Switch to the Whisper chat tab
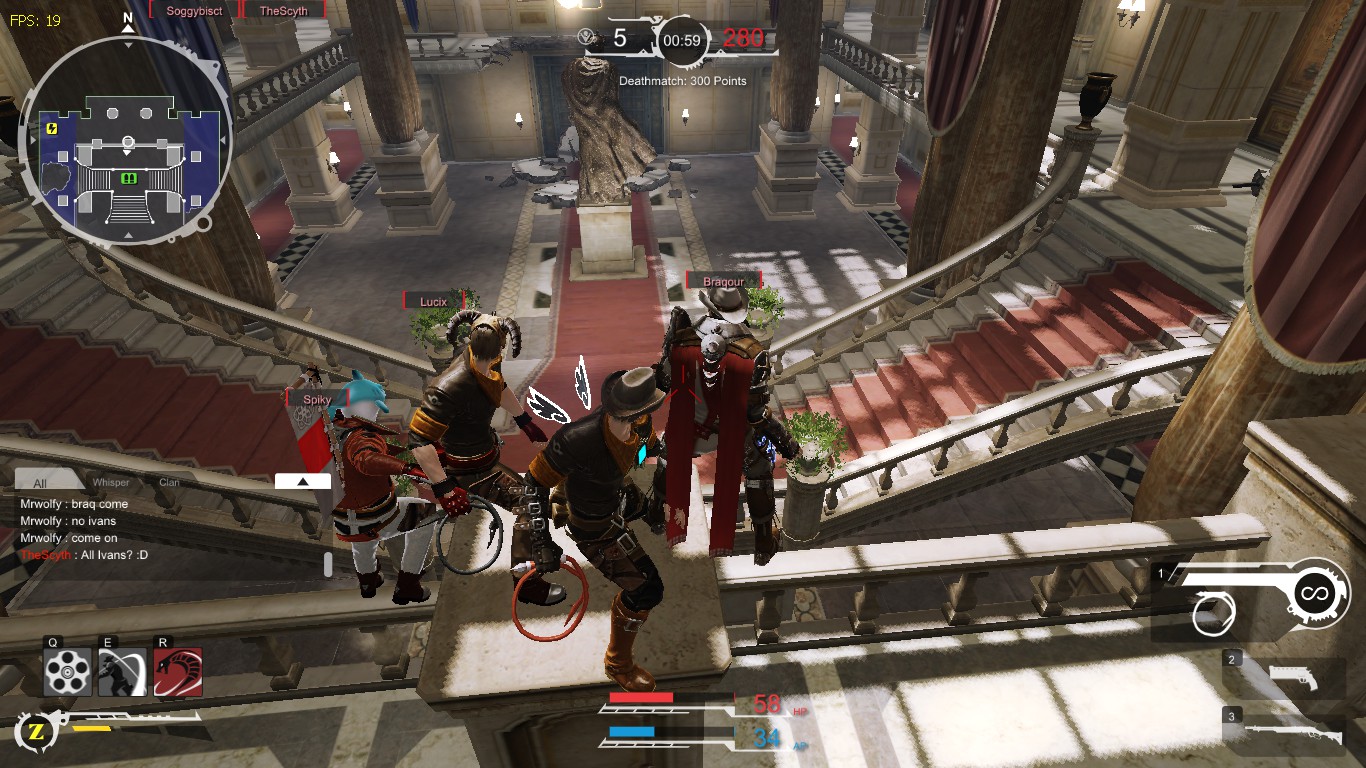 pos(111,482)
